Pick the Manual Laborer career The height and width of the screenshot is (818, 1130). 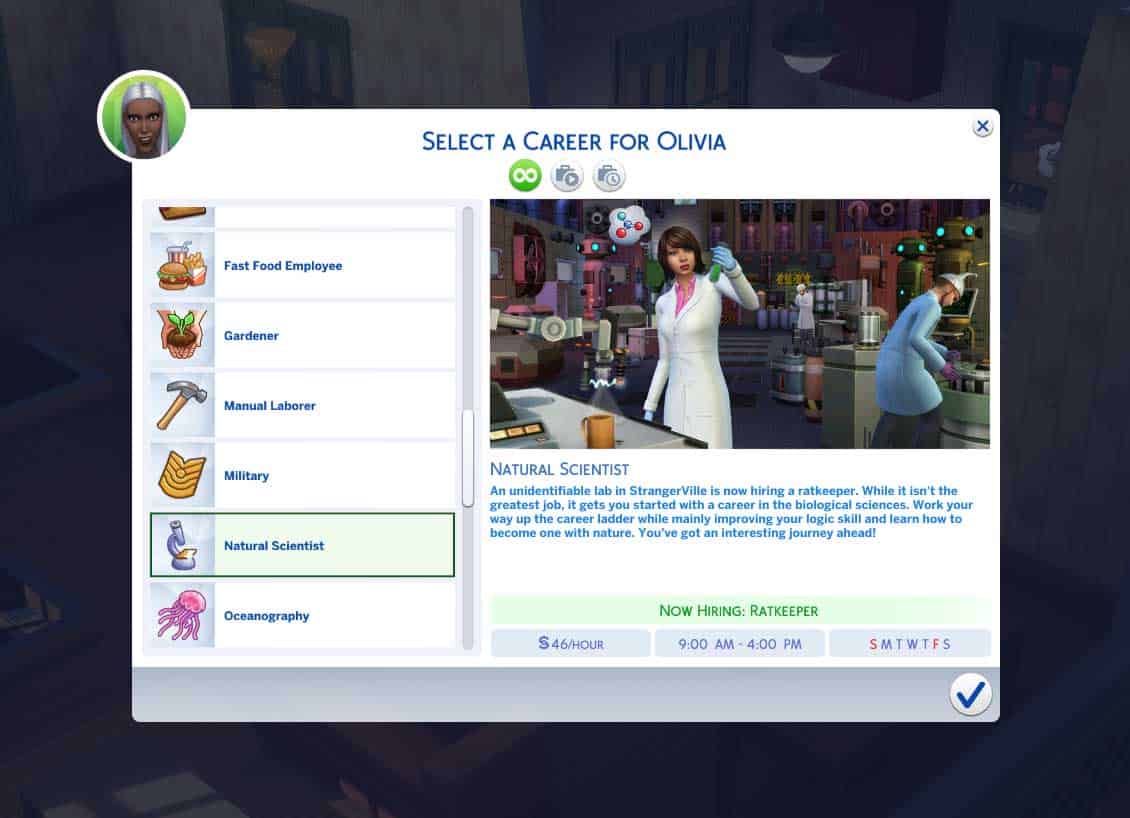(x=302, y=406)
